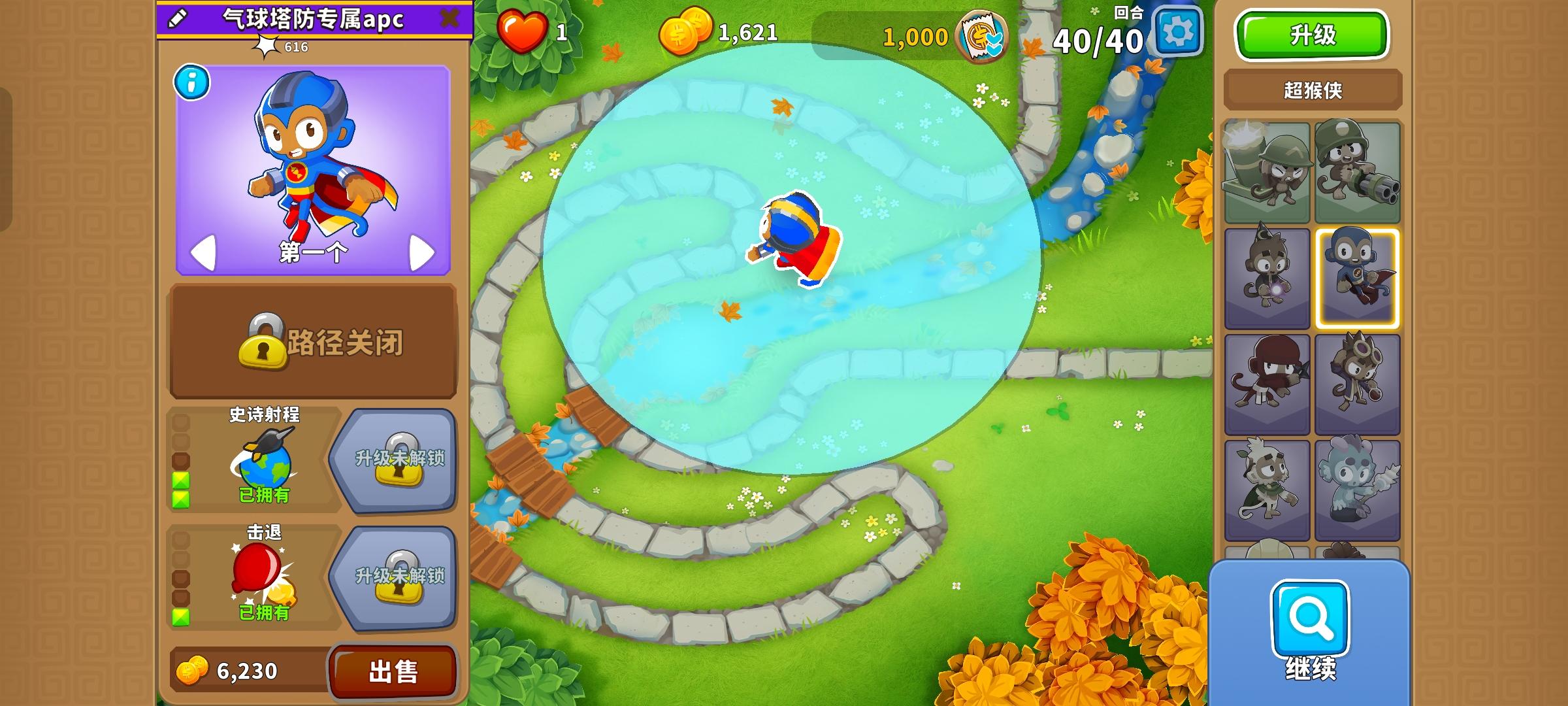1568x706 pixels.
Task: Click the info icon on the hero portrait
Action: pyautogui.click(x=191, y=84)
